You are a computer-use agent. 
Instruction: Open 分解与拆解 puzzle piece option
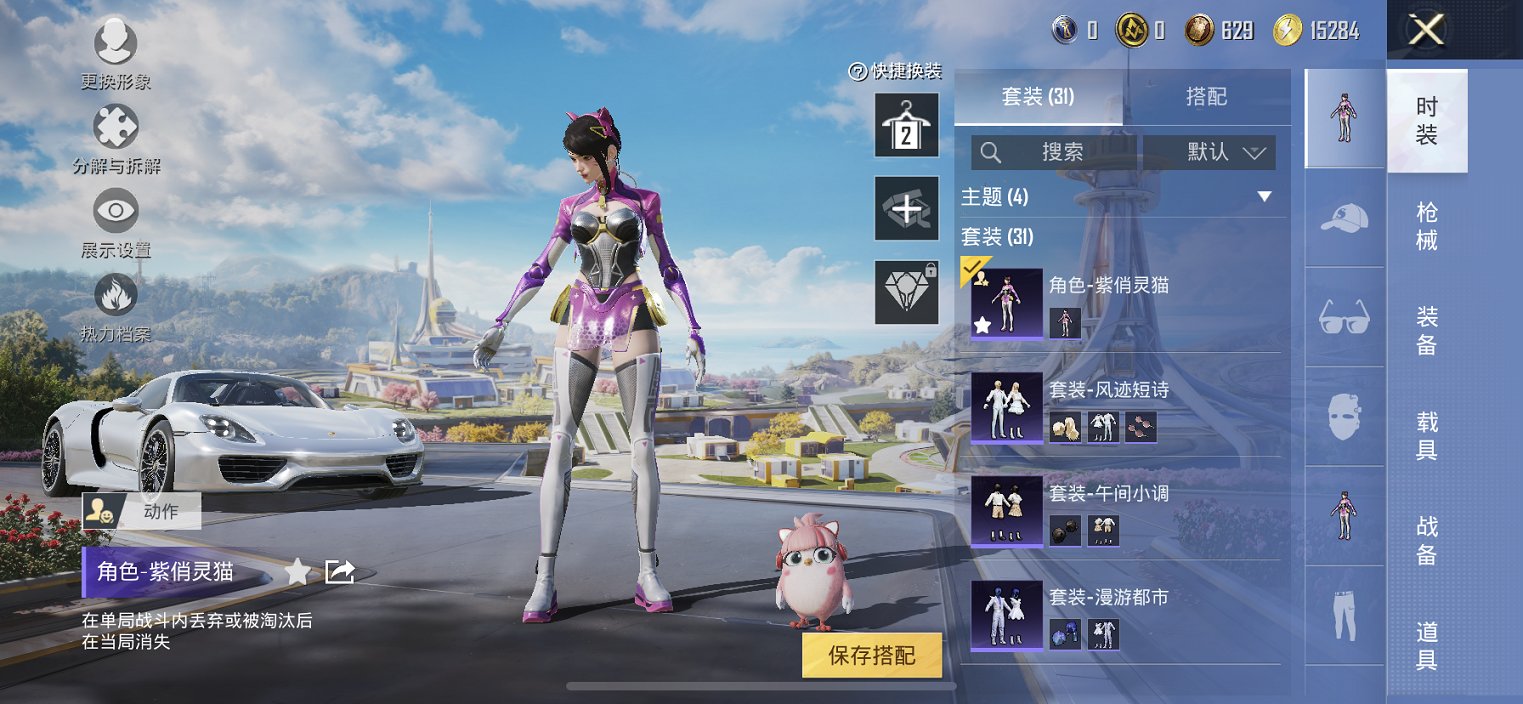(x=116, y=128)
